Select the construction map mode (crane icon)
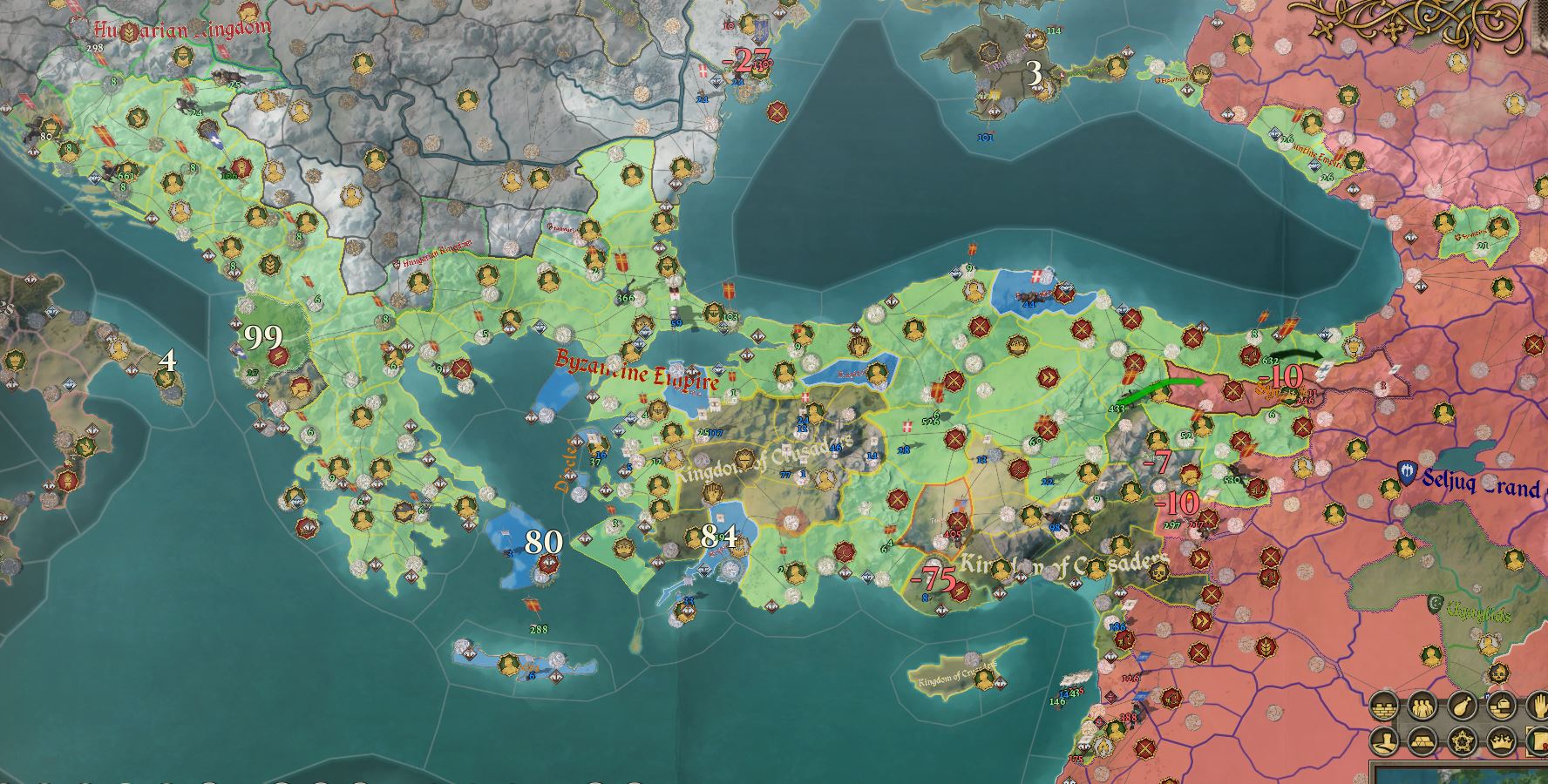This screenshot has height=784, width=1548. pos(1501,706)
